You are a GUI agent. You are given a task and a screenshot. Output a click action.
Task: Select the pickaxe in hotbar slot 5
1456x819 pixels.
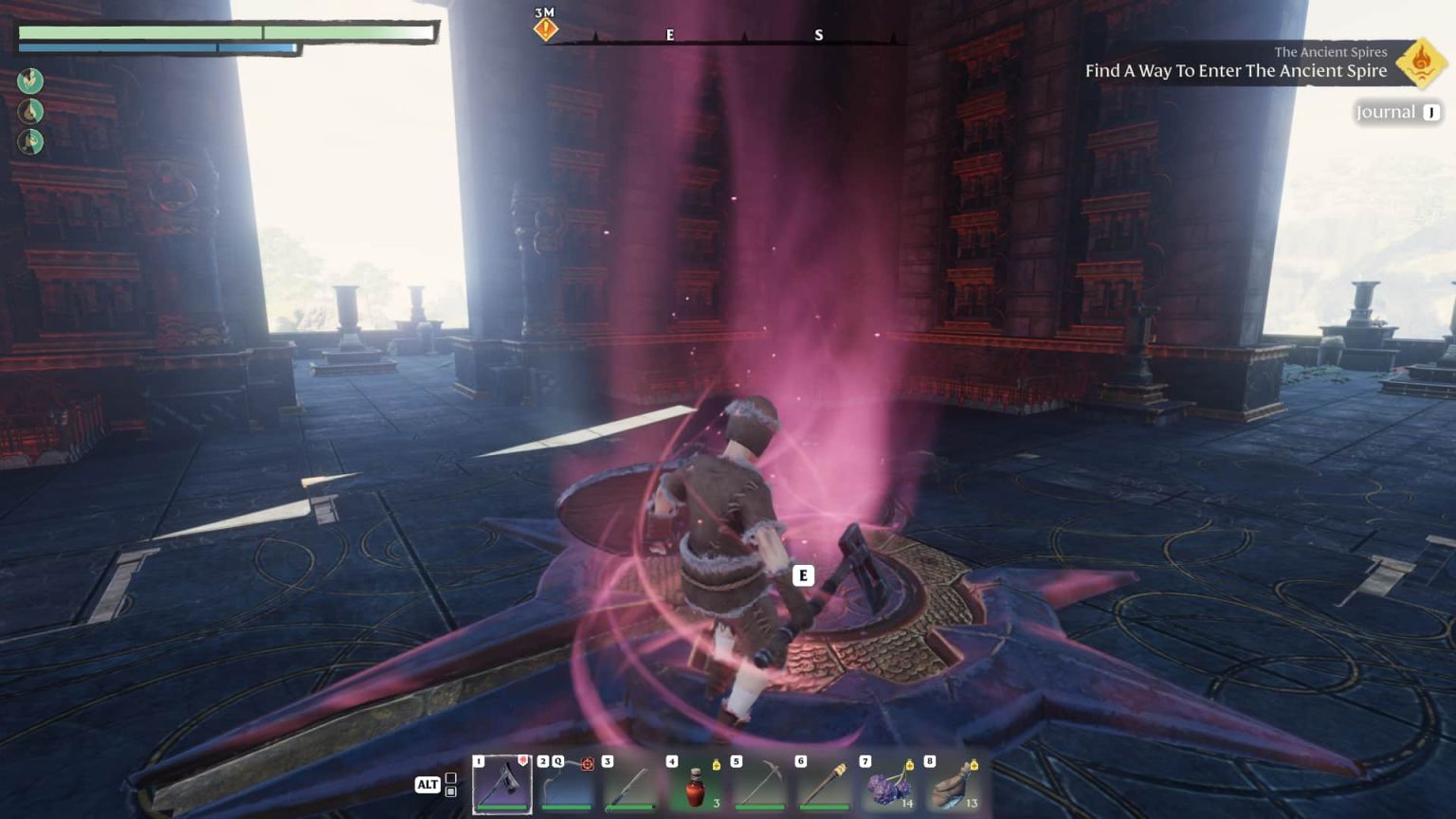click(760, 785)
